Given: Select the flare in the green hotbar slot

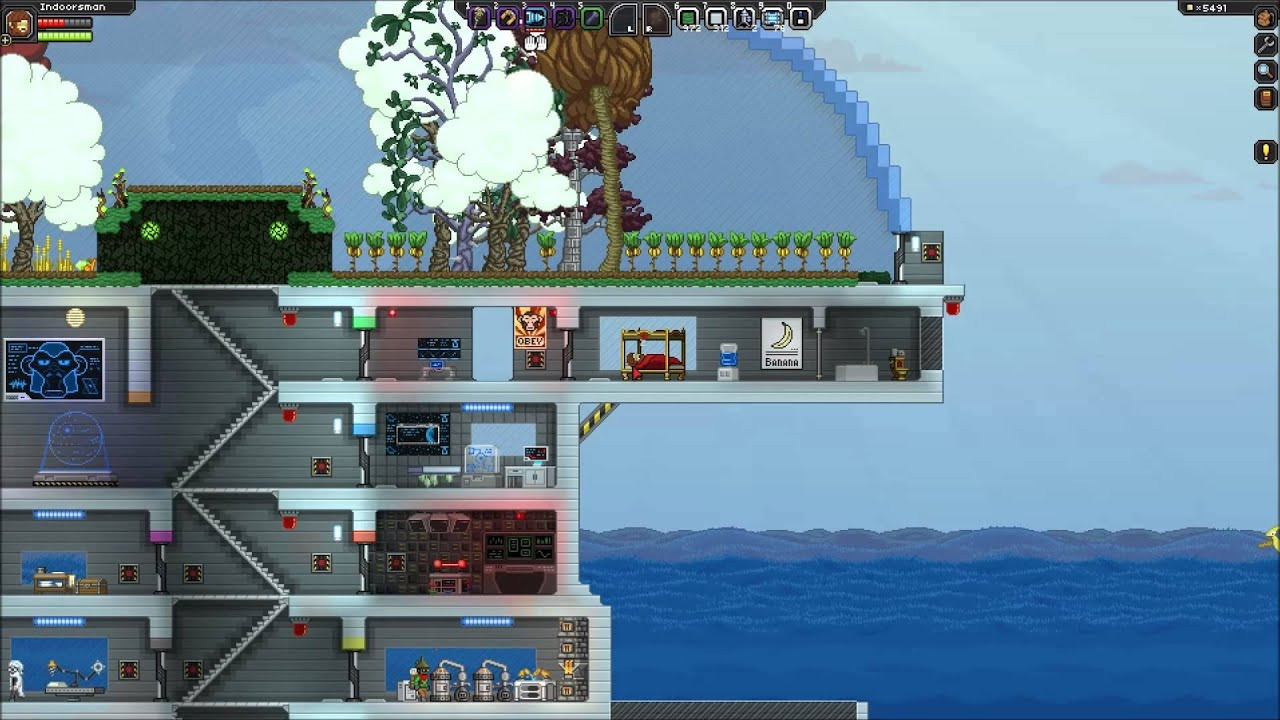Looking at the screenshot, I should click(592, 17).
